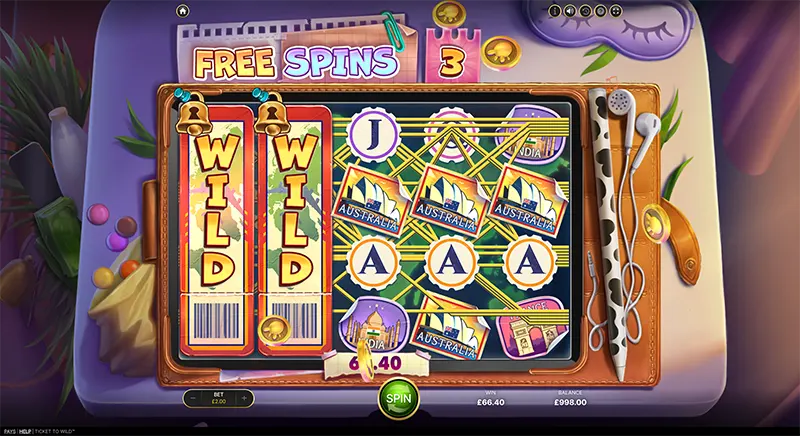Toggle fullscreen mode icon

(x=615, y=11)
